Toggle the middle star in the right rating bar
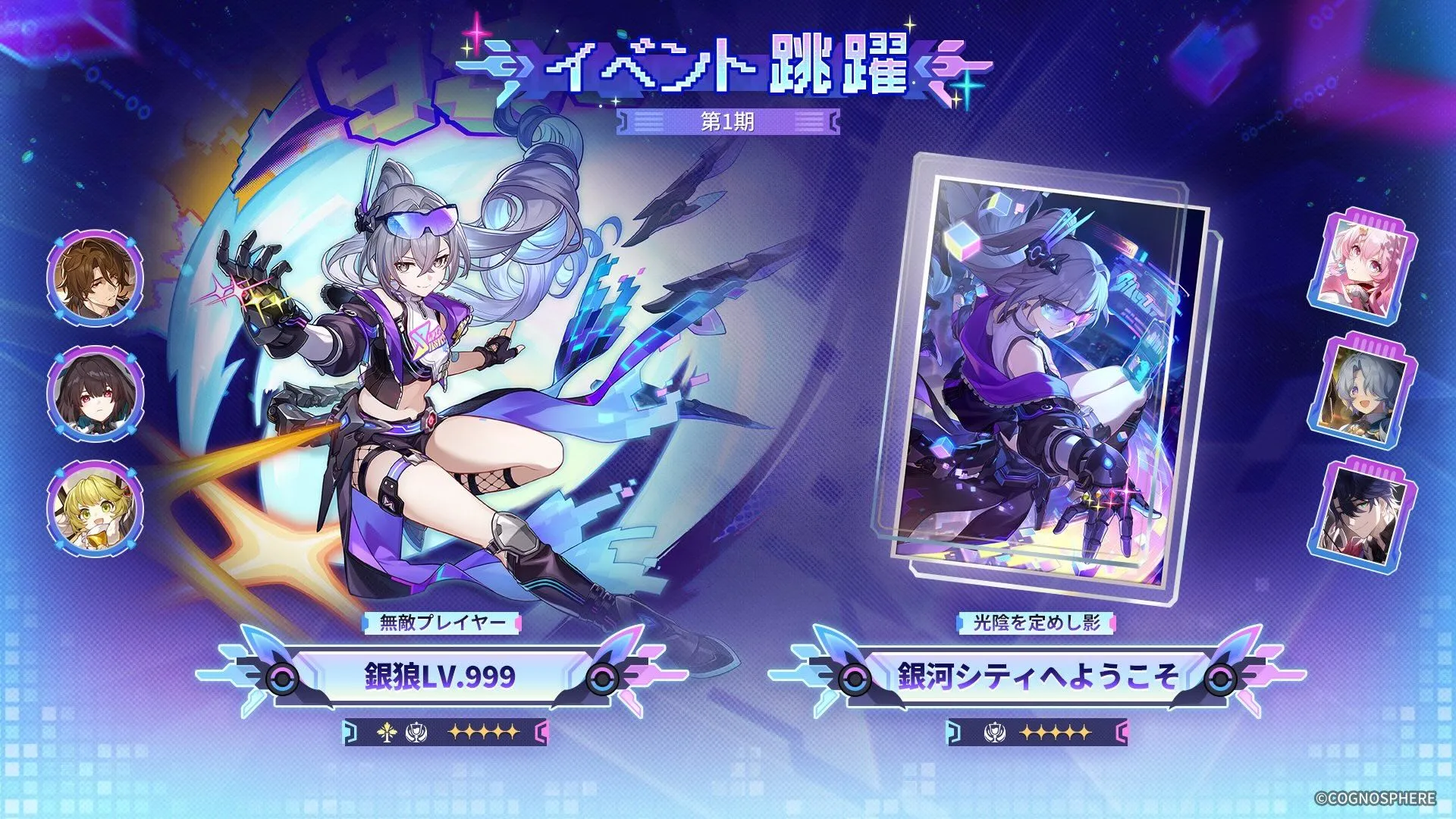 (1056, 733)
